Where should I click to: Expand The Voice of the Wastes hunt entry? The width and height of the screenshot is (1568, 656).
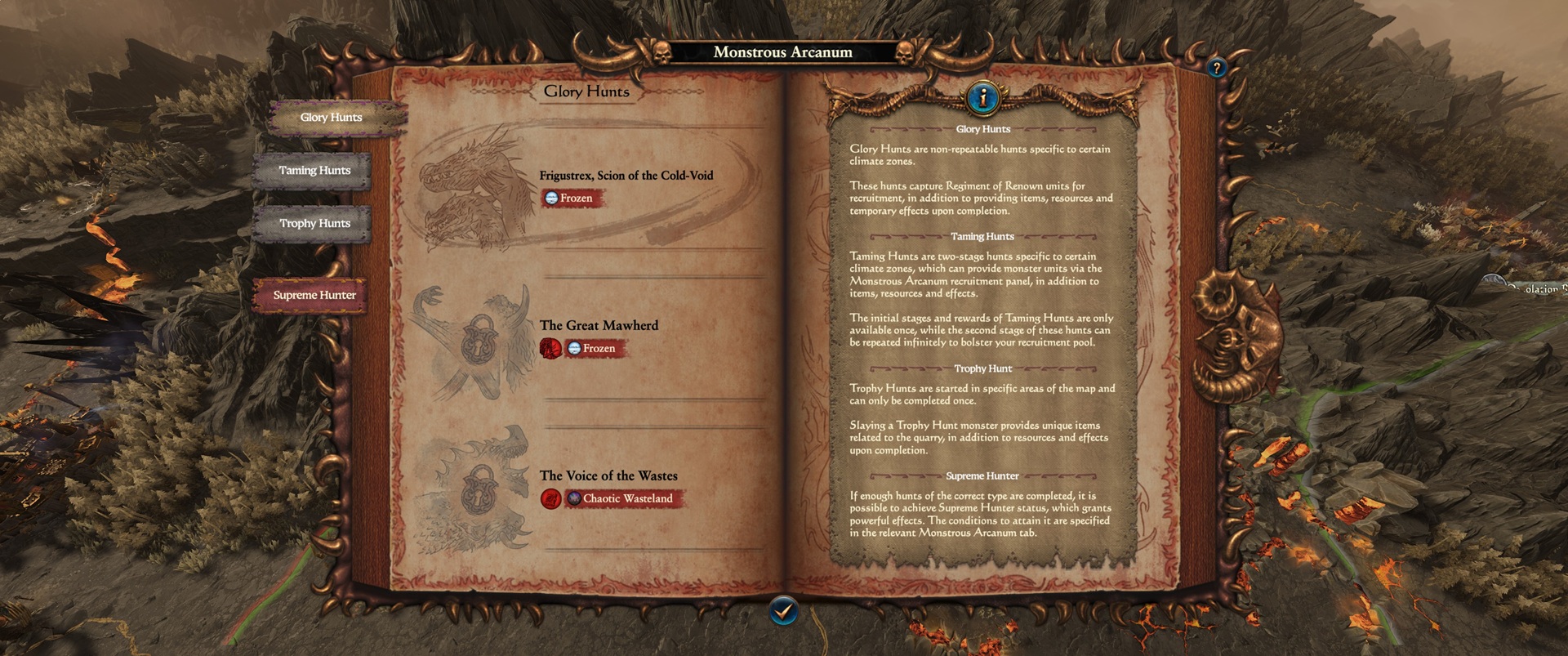[608, 475]
